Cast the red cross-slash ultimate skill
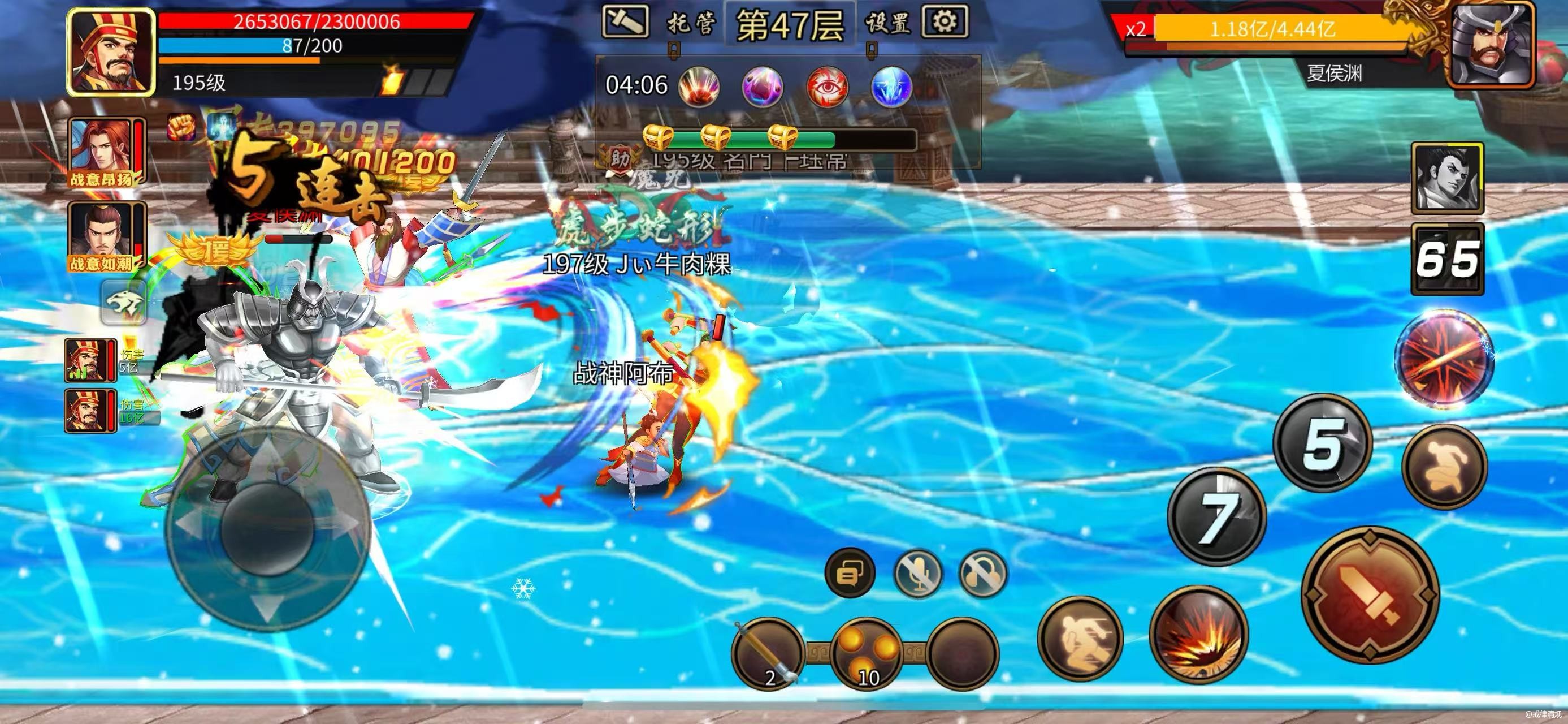Viewport: 1568px width, 724px height. coord(1444,359)
